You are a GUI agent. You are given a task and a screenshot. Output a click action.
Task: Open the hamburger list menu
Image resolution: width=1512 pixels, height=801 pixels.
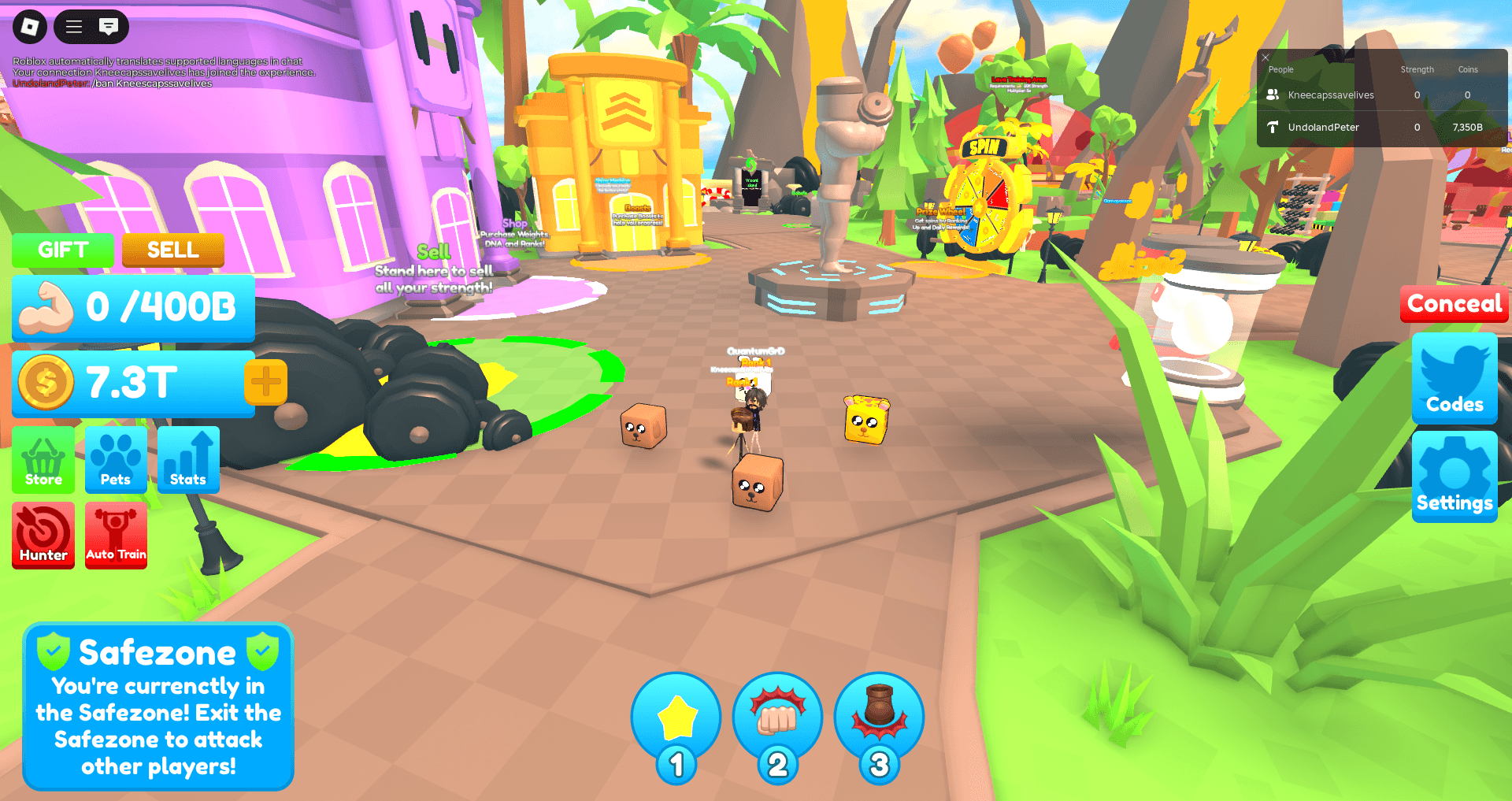pyautogui.click(x=74, y=28)
